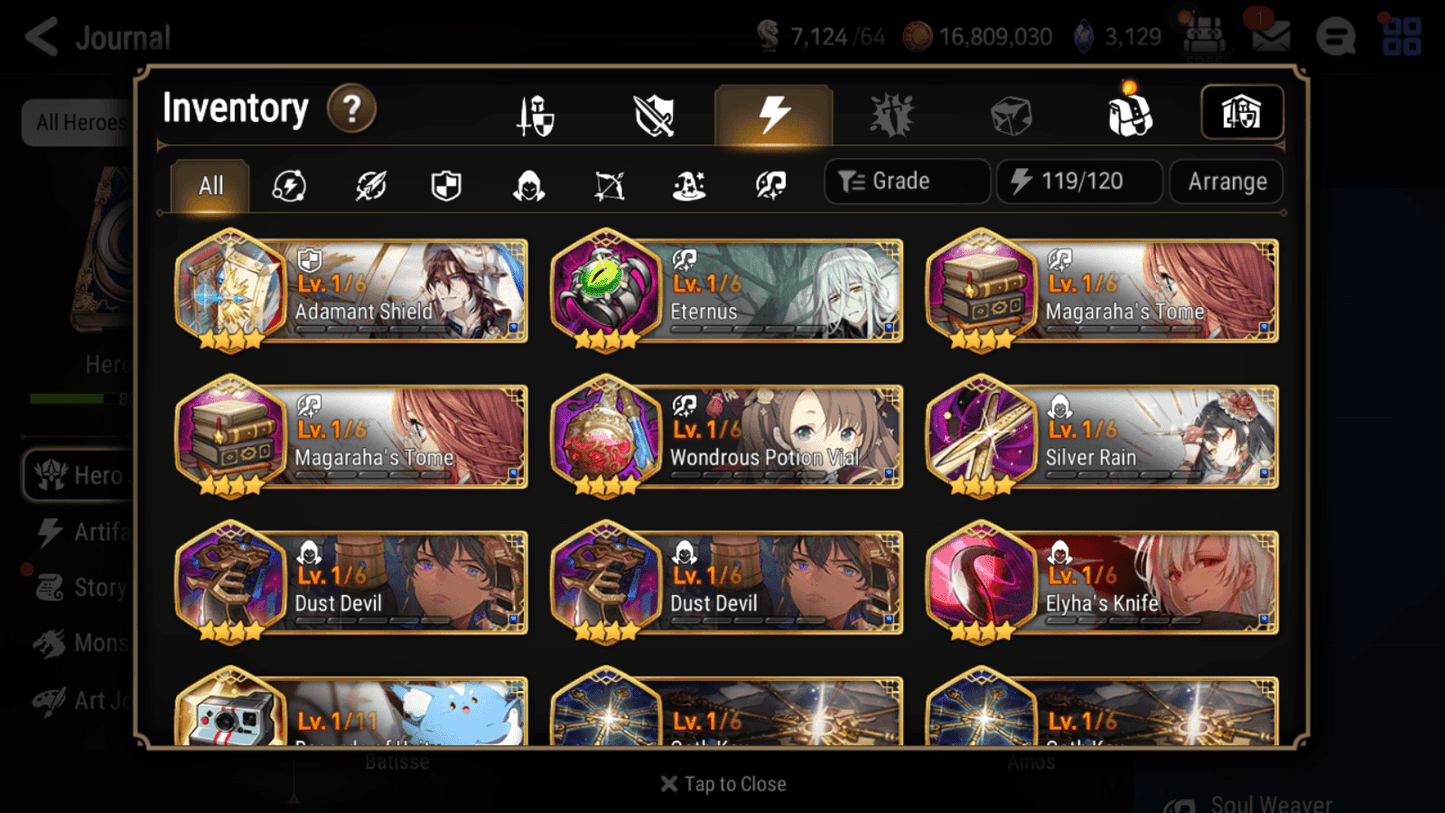Open the exclusive equipment burst icon tab
Screen dimensions: 1445x813
pyautogui.click(x=893, y=113)
